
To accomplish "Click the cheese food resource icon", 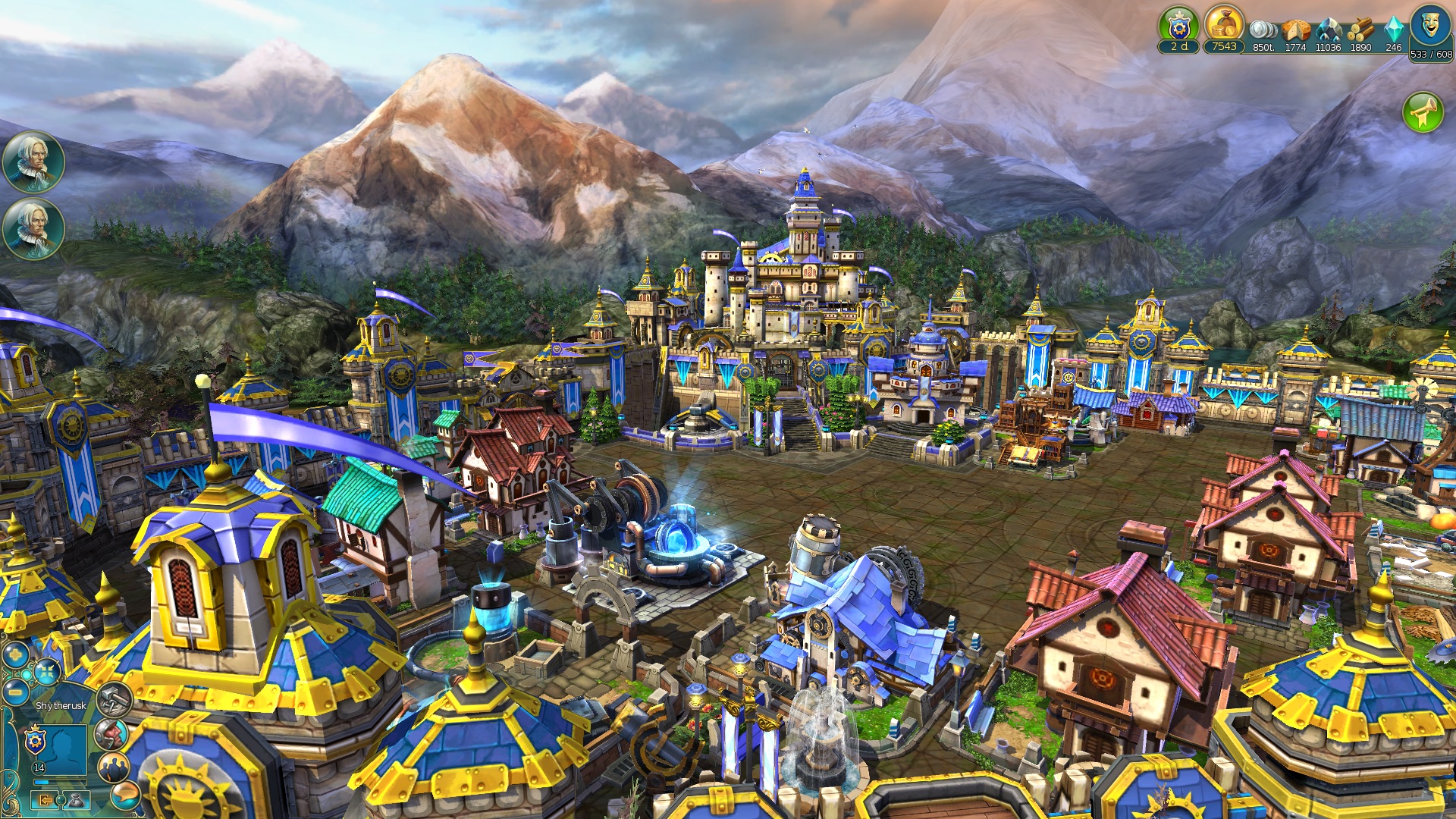I will pyautogui.click(x=1297, y=30).
